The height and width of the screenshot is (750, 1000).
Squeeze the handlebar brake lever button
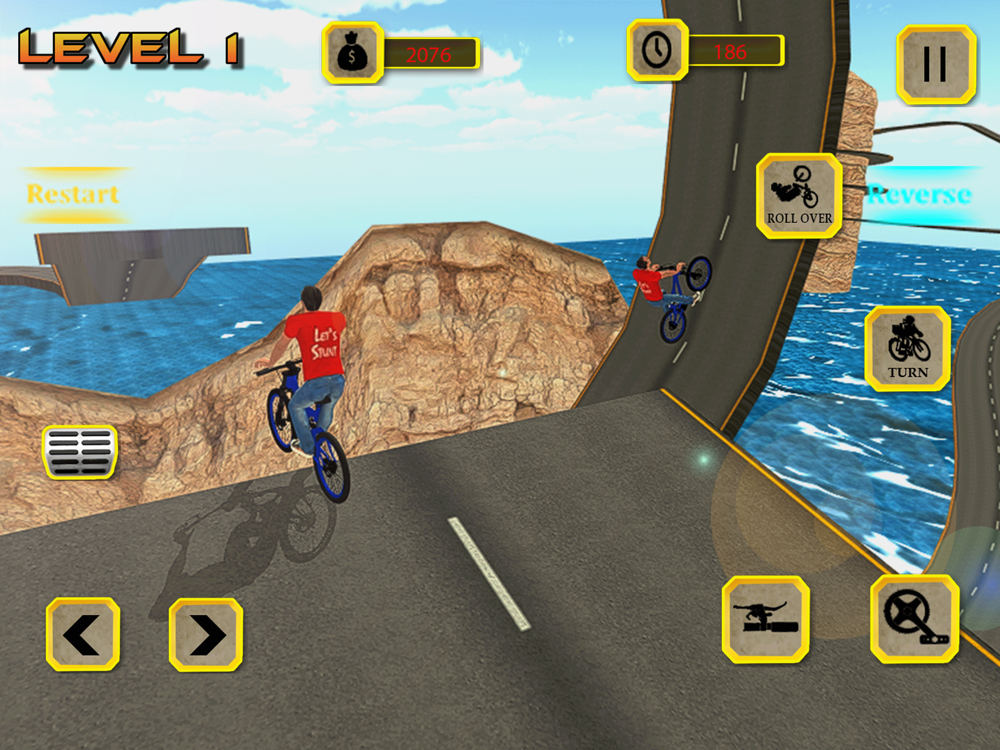pos(766,619)
